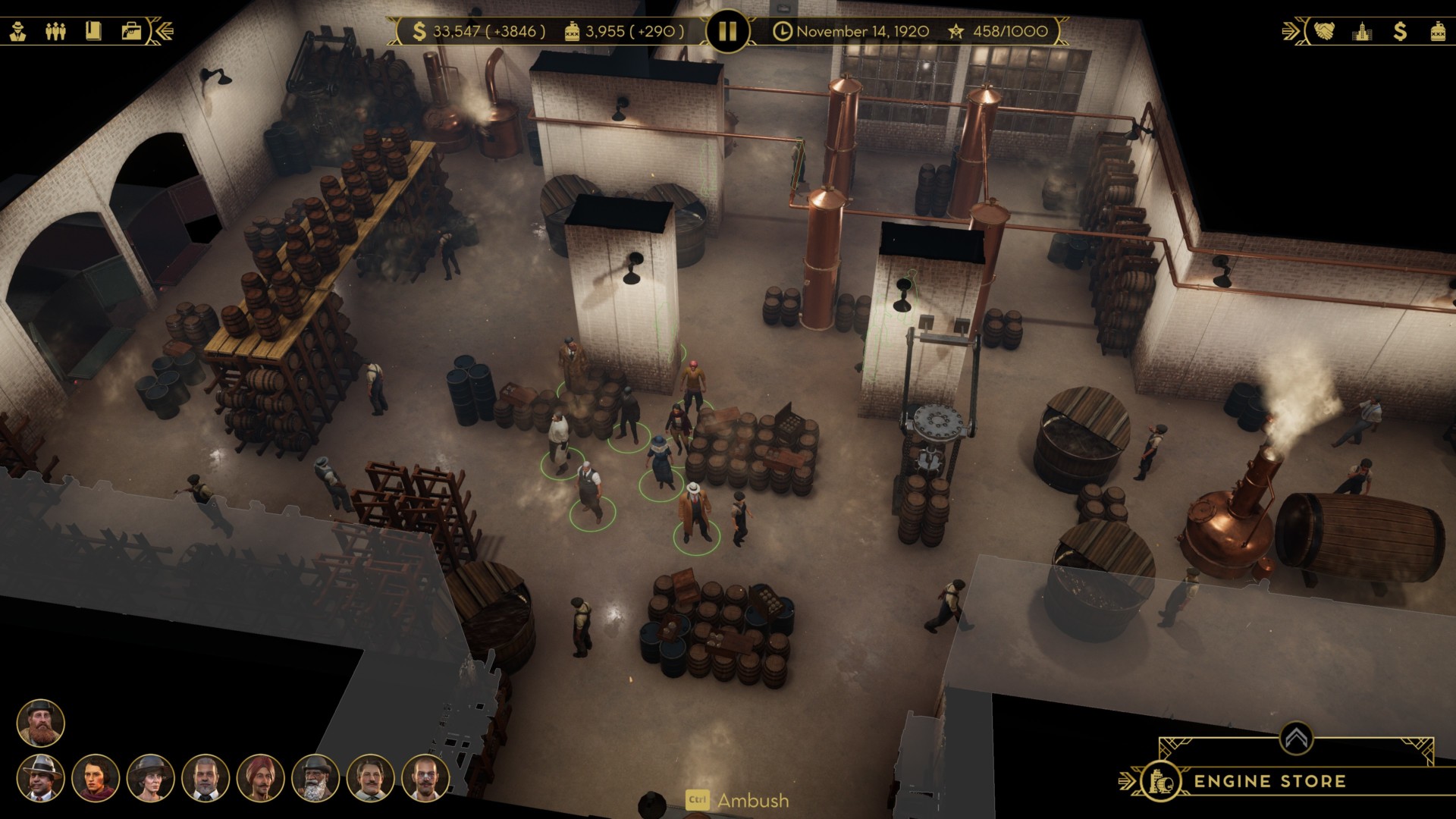Image resolution: width=1456 pixels, height=819 pixels.
Task: Select the red-bearded bowler hat boss portrait
Action: coord(41,723)
